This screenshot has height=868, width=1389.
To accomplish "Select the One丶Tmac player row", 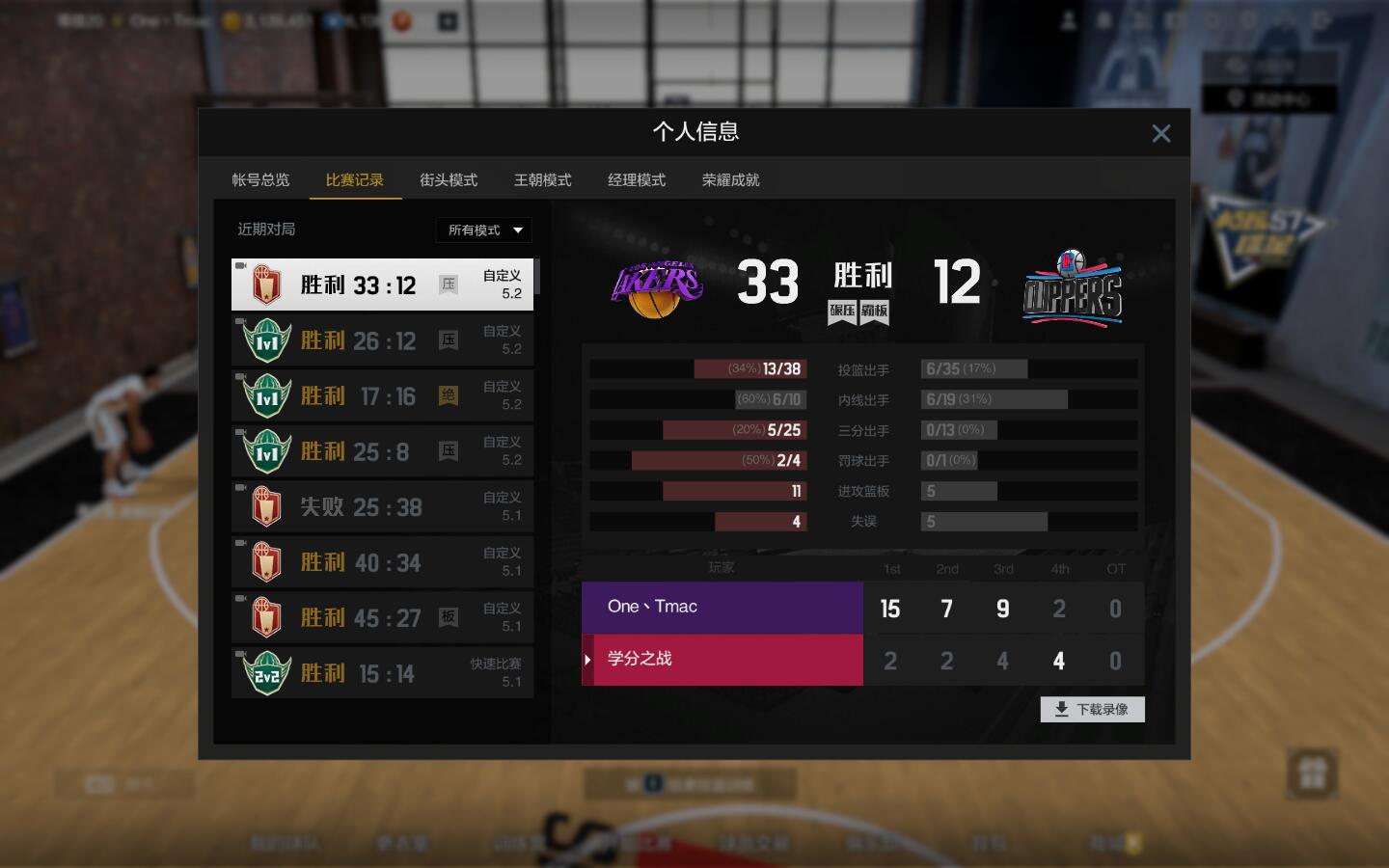I will (722, 608).
